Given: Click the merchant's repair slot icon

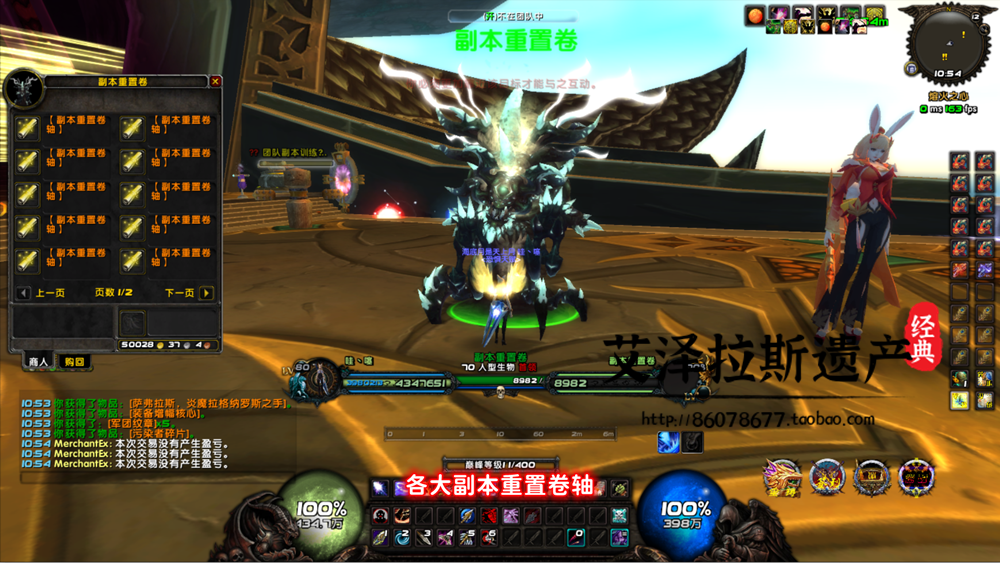Looking at the screenshot, I should click(x=133, y=323).
